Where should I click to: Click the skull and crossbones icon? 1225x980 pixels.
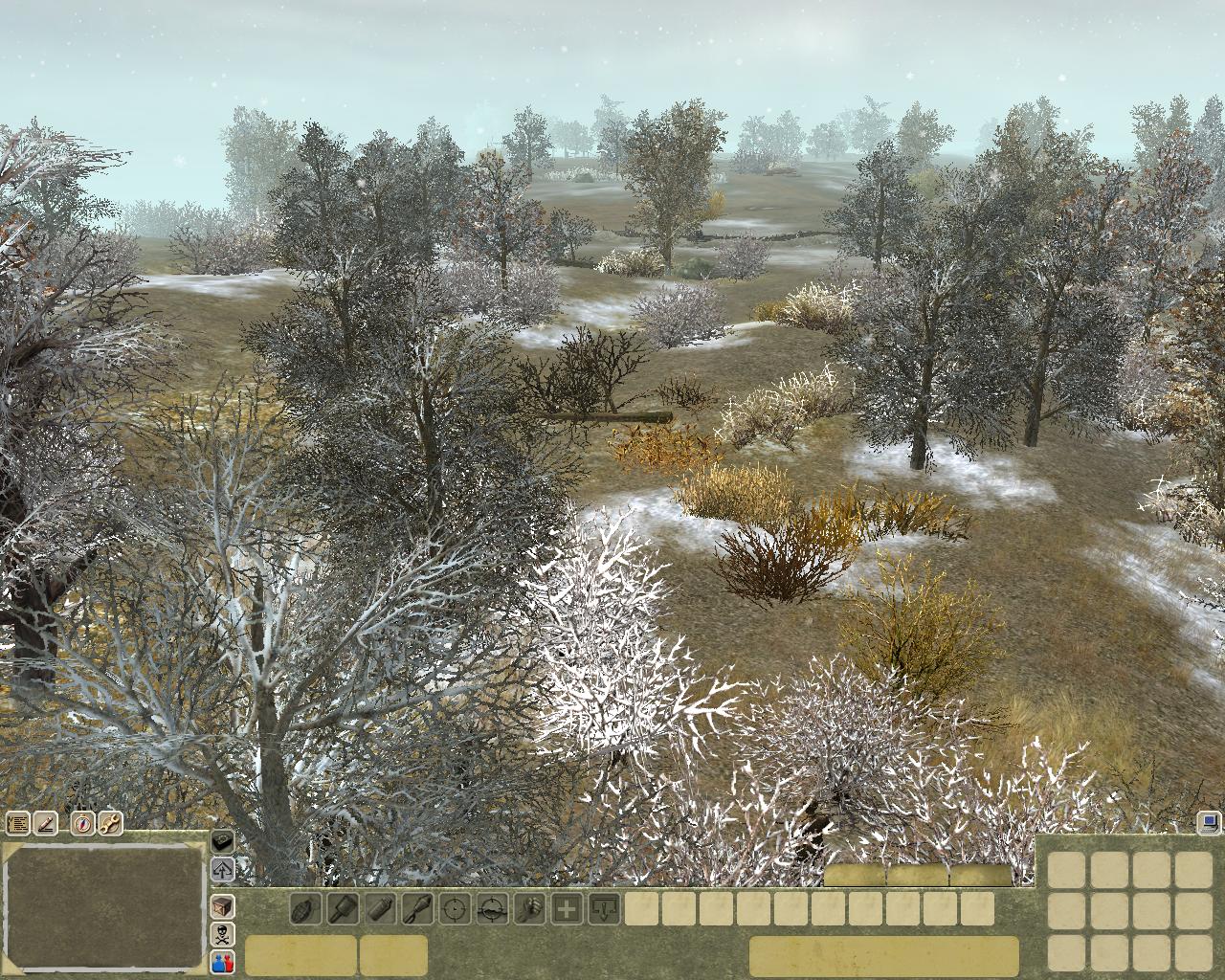pyautogui.click(x=223, y=934)
